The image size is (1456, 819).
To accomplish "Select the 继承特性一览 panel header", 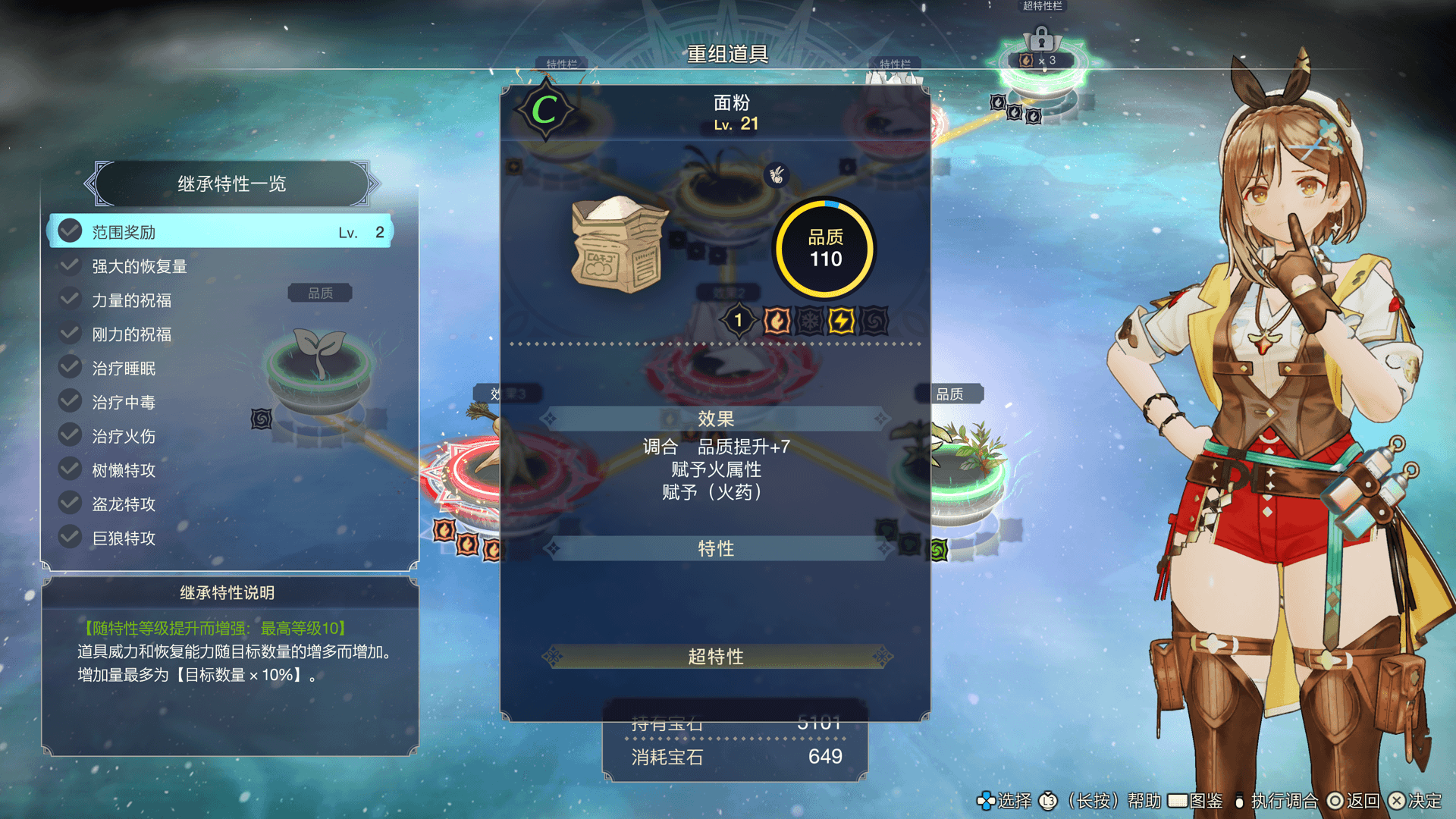I will [x=231, y=184].
